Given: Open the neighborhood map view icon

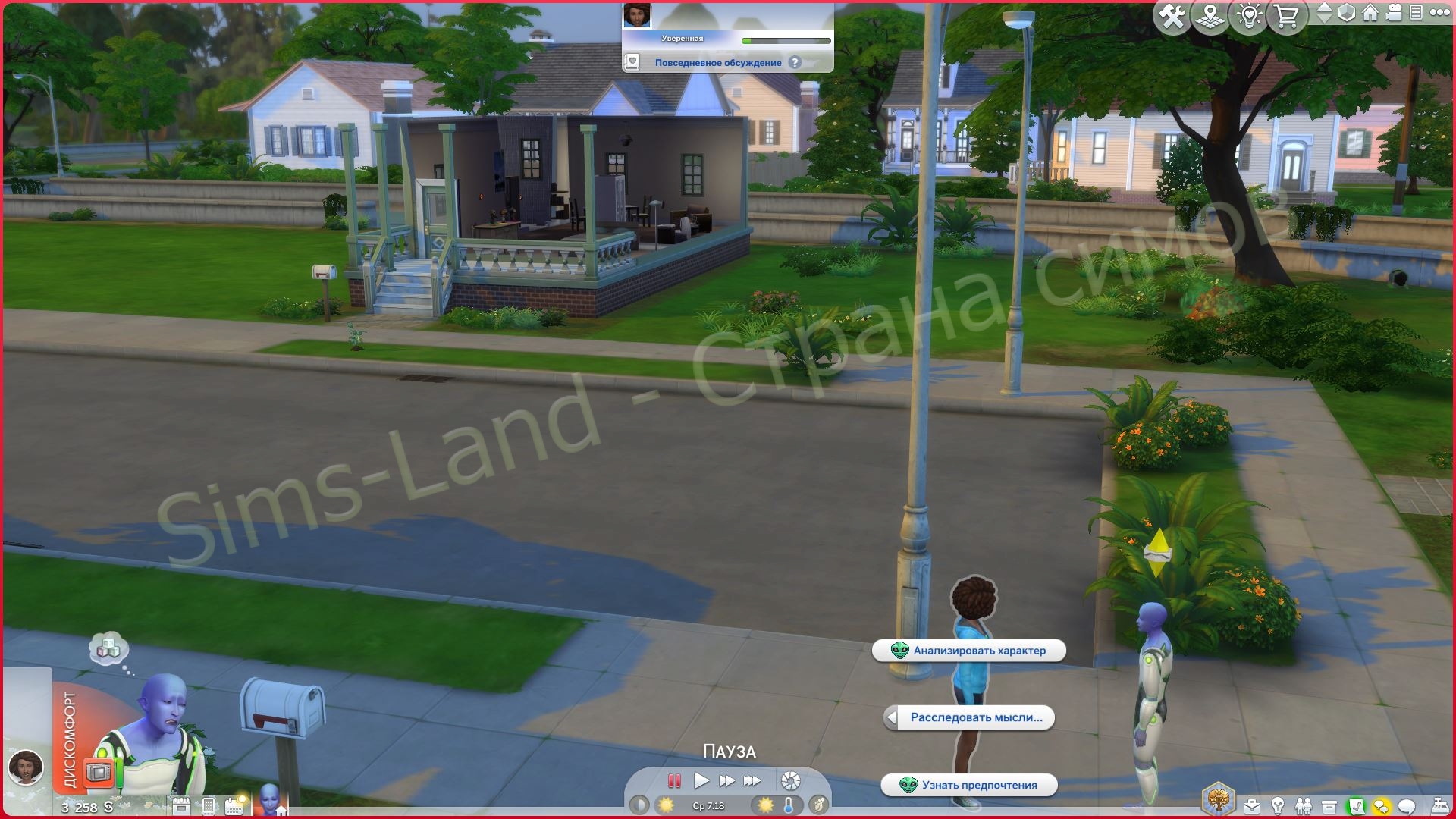Looking at the screenshot, I should point(1209,14).
